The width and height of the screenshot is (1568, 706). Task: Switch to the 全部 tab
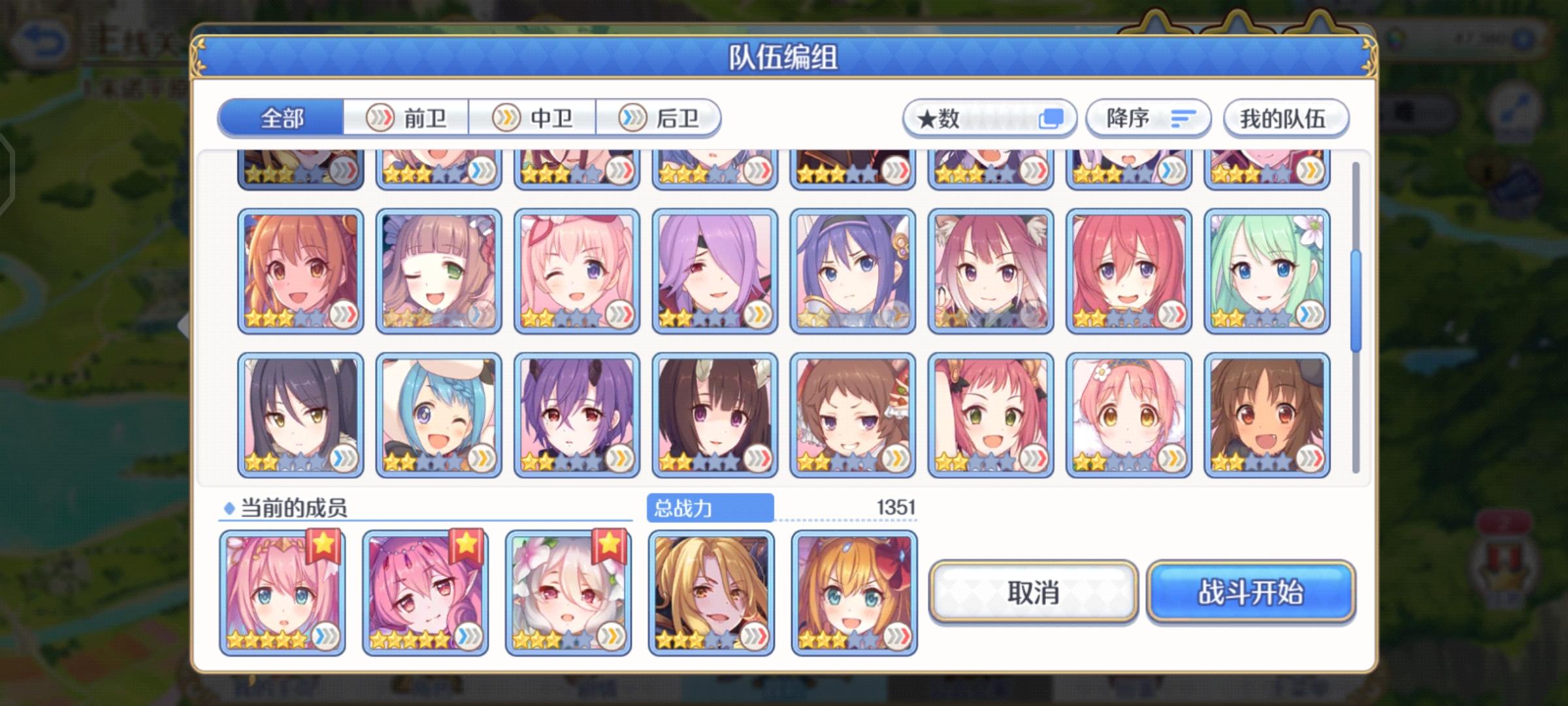tap(282, 118)
